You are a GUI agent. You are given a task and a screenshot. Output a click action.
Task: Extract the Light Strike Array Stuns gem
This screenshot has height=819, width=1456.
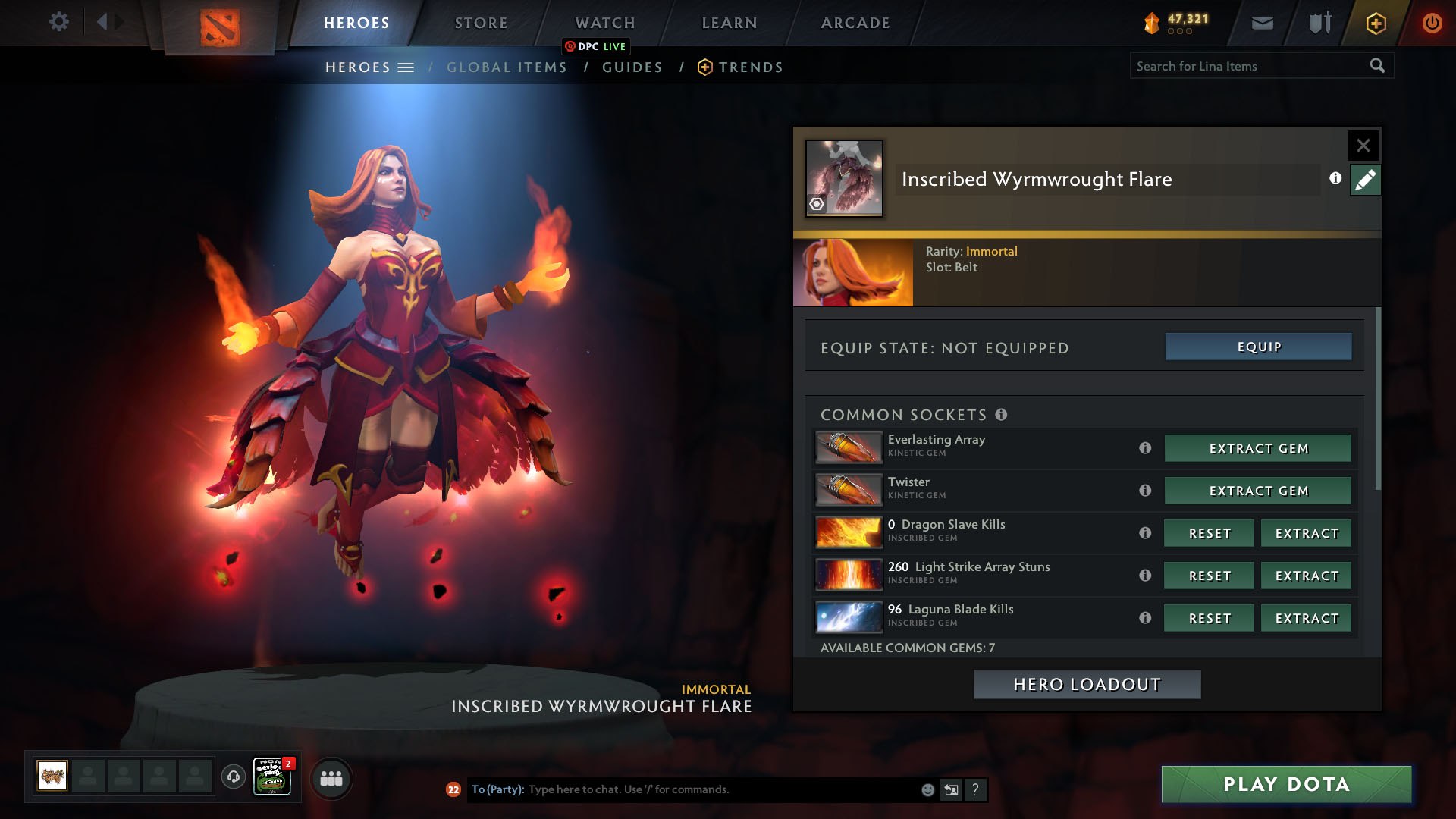pyautogui.click(x=1306, y=576)
